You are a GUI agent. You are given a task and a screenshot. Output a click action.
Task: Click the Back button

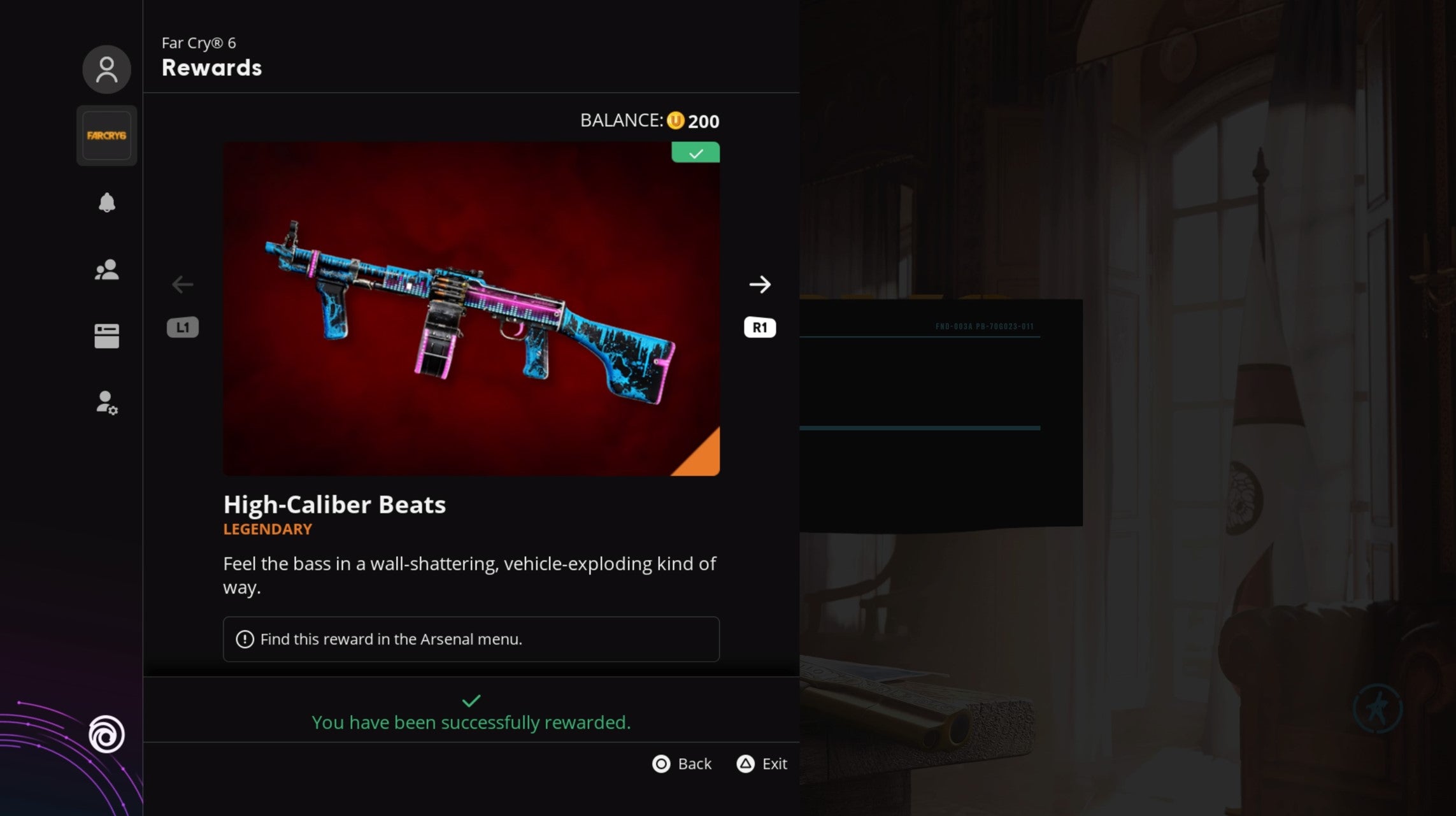coord(694,764)
